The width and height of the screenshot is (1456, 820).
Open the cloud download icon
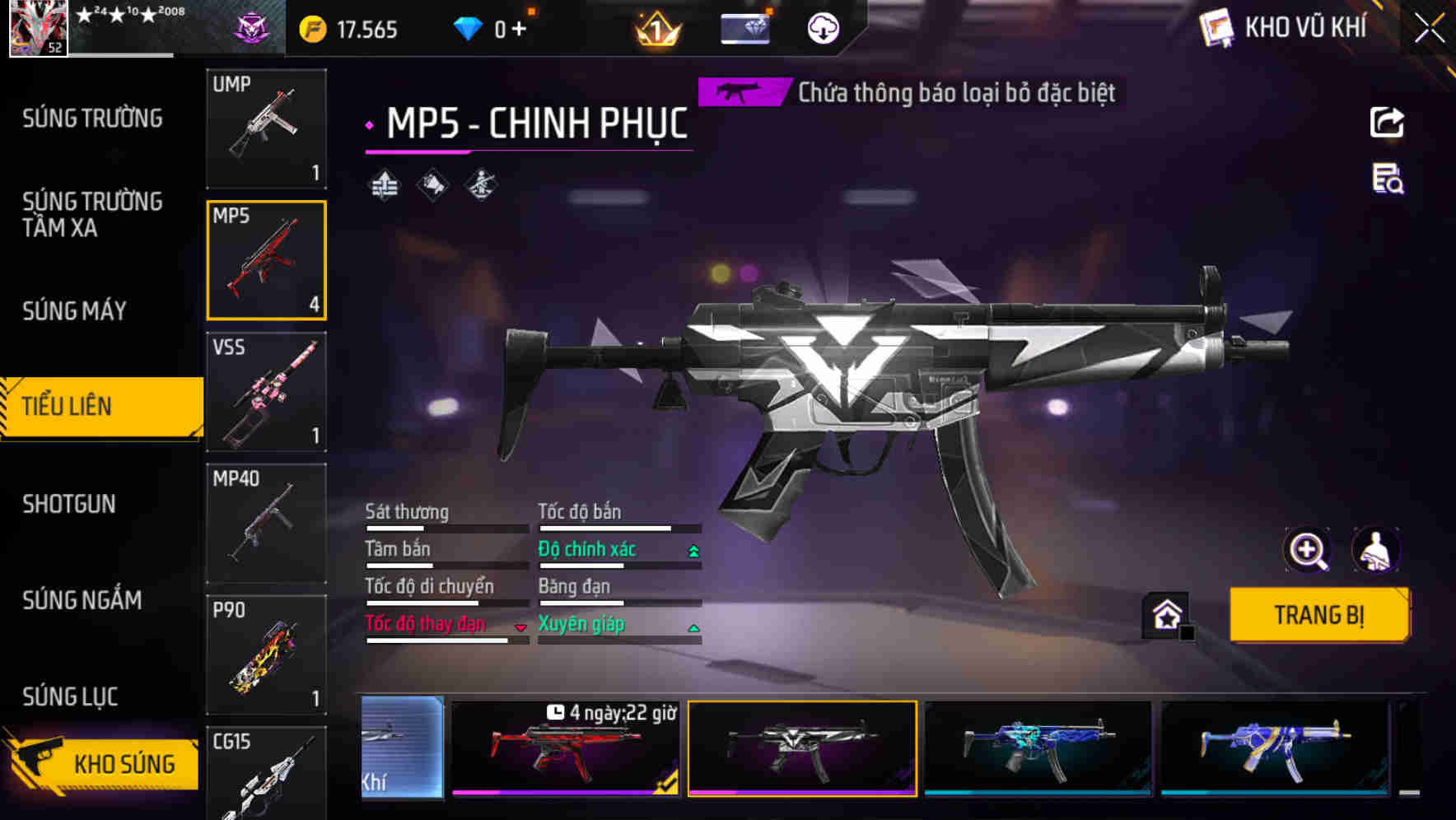point(822,30)
